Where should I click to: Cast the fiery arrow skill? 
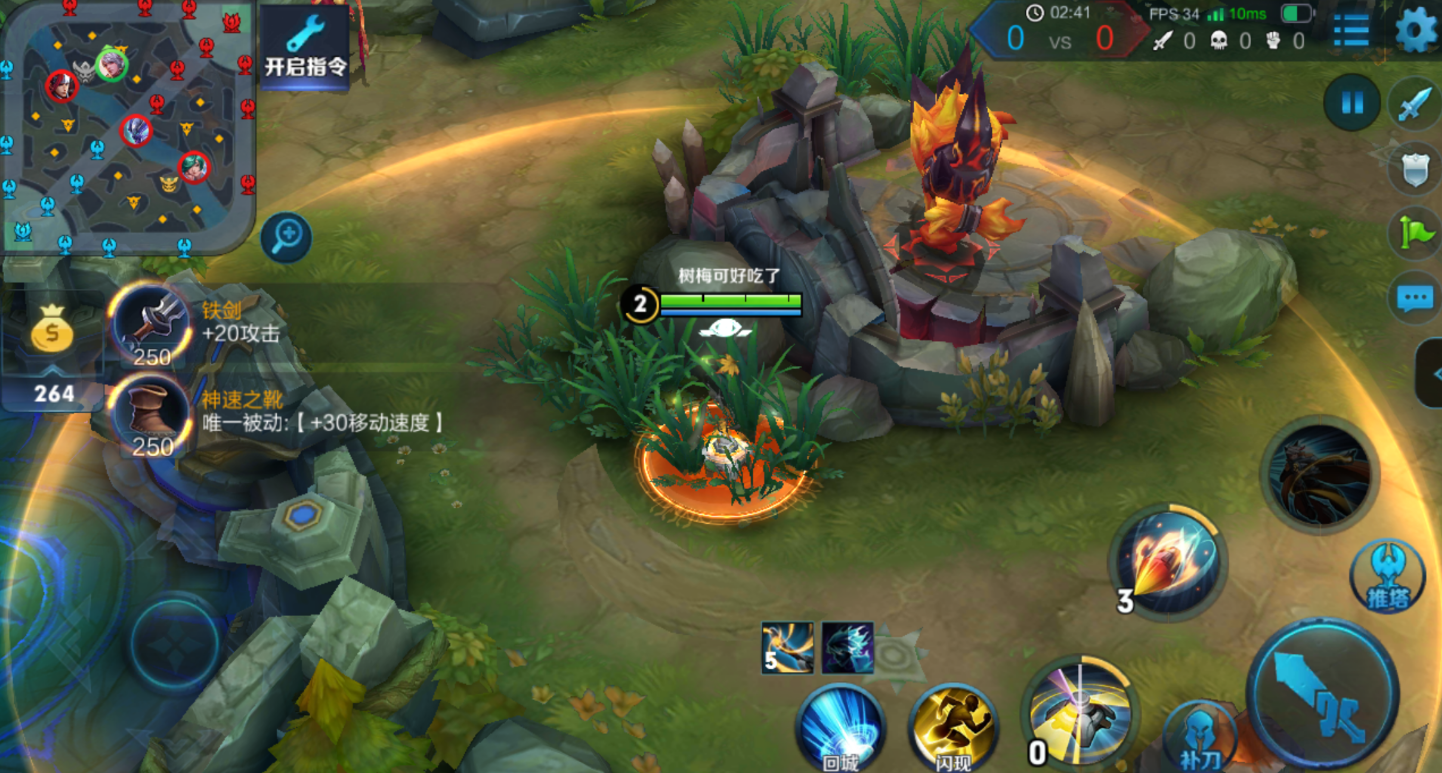click(x=1168, y=561)
